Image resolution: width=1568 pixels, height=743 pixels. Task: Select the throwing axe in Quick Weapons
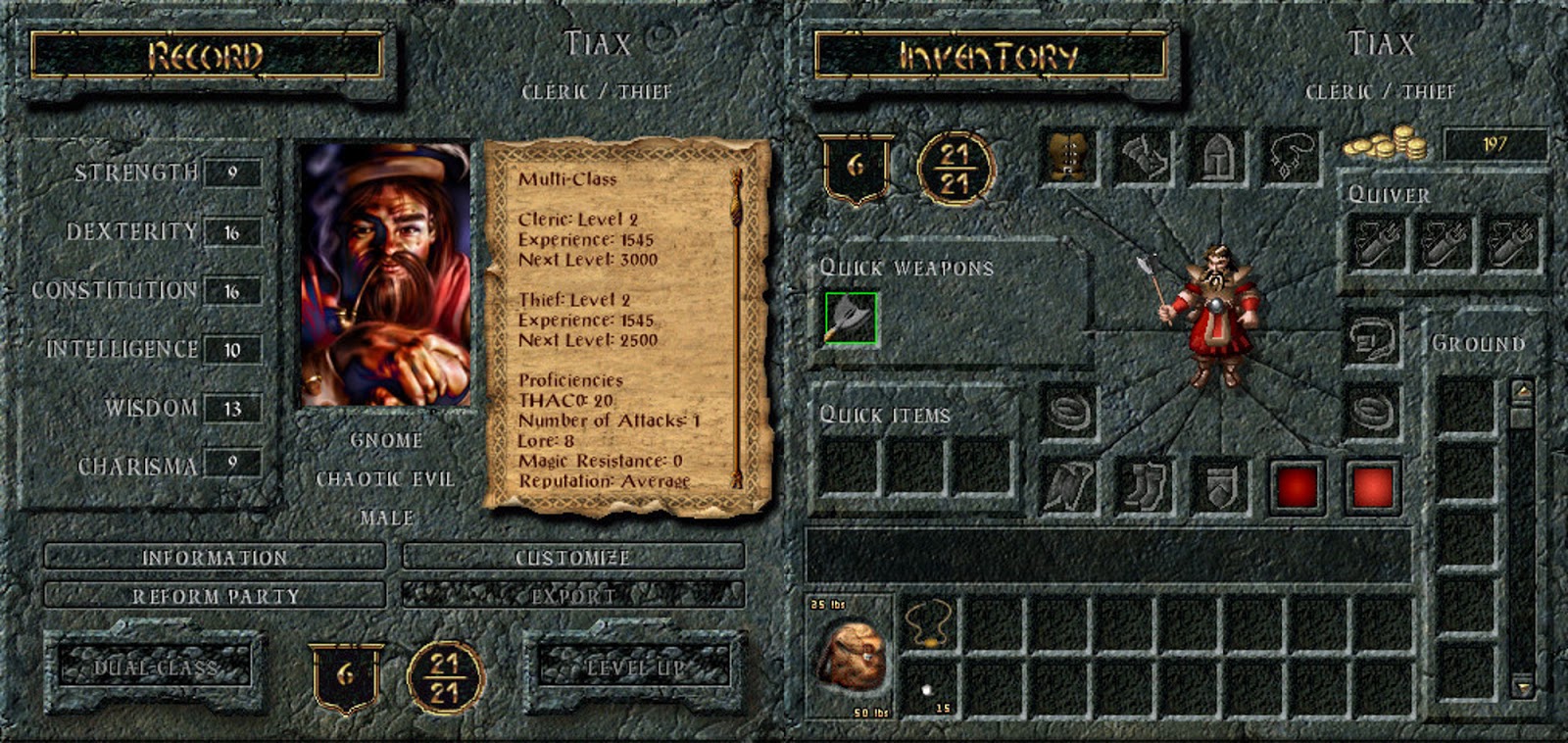point(849,319)
